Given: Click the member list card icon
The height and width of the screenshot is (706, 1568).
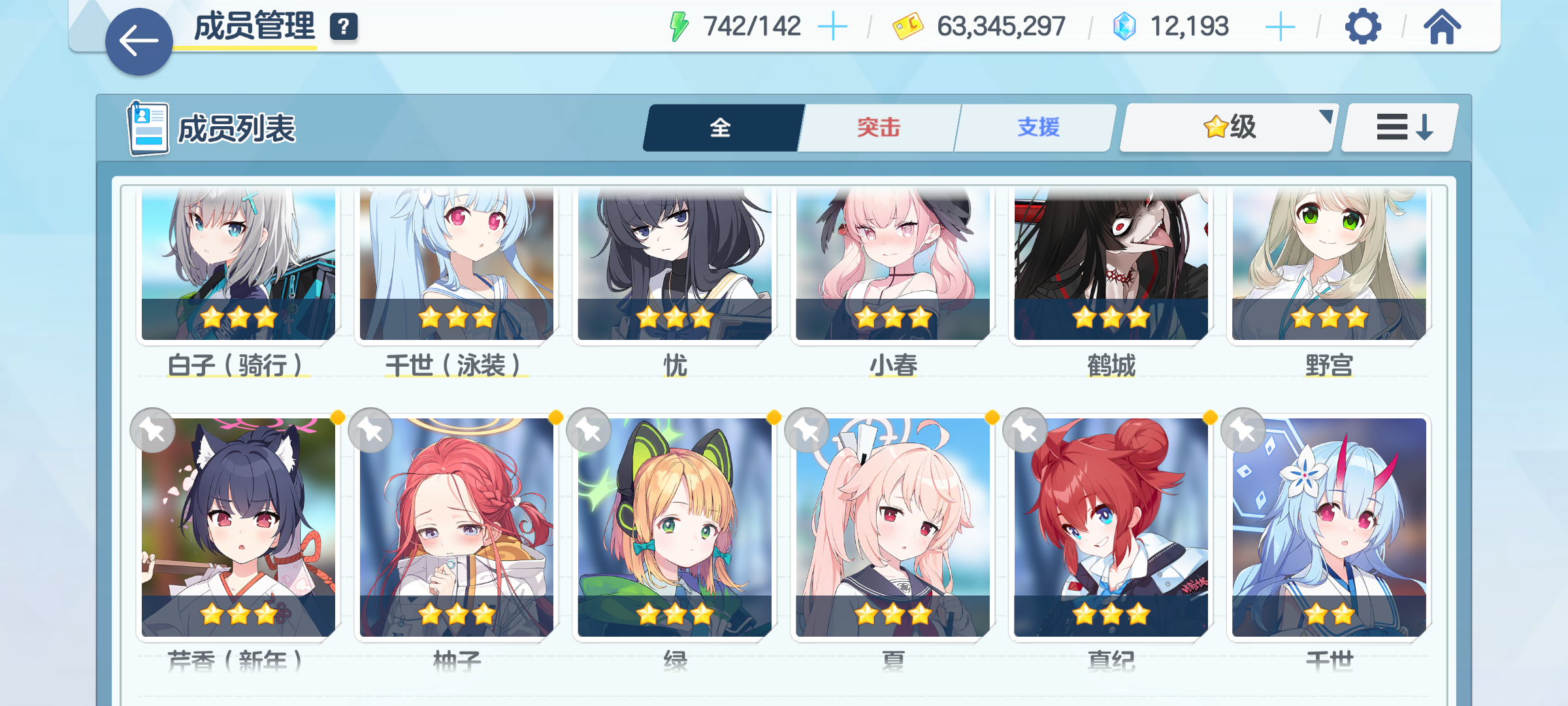Looking at the screenshot, I should coord(146,128).
